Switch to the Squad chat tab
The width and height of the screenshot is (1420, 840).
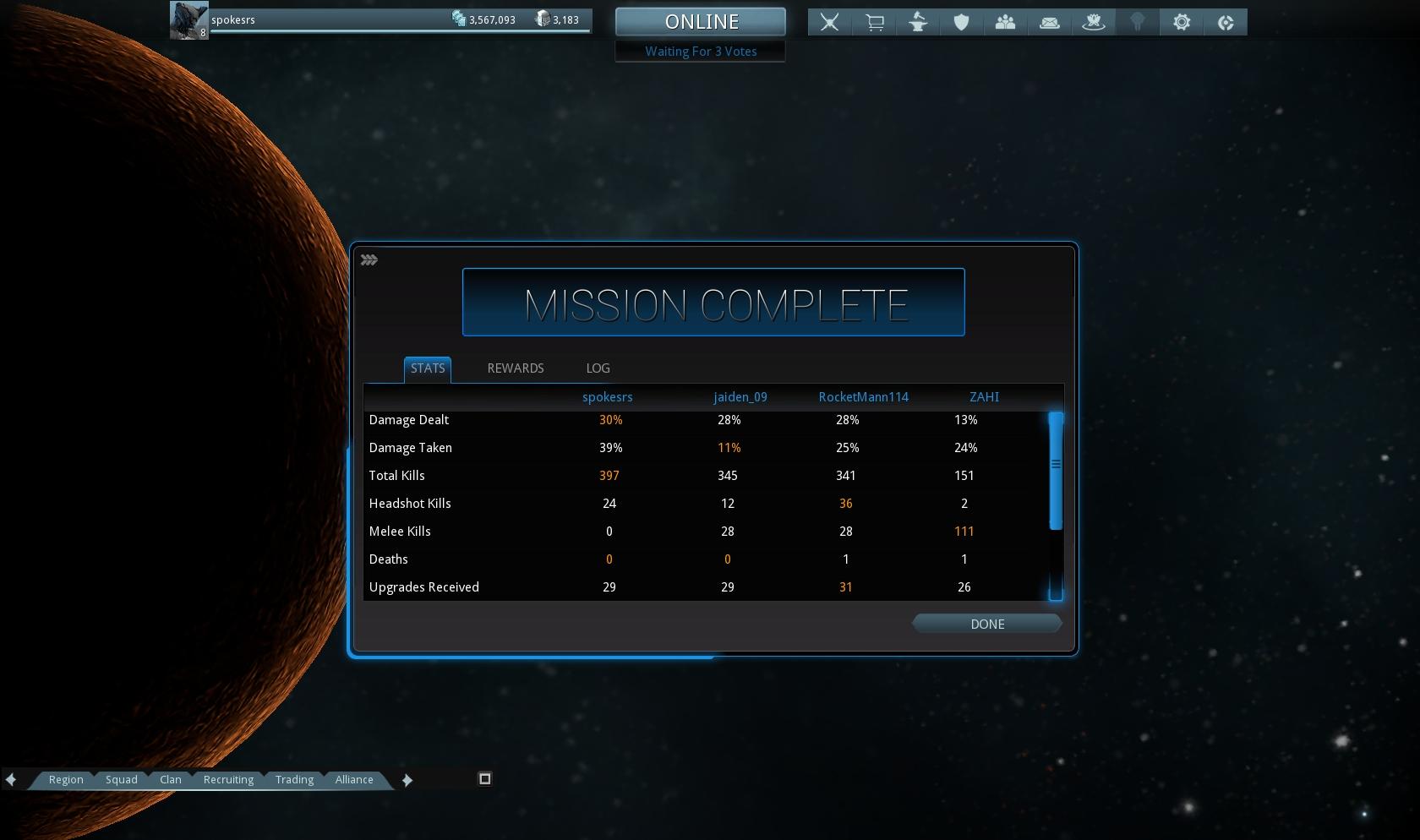121,779
